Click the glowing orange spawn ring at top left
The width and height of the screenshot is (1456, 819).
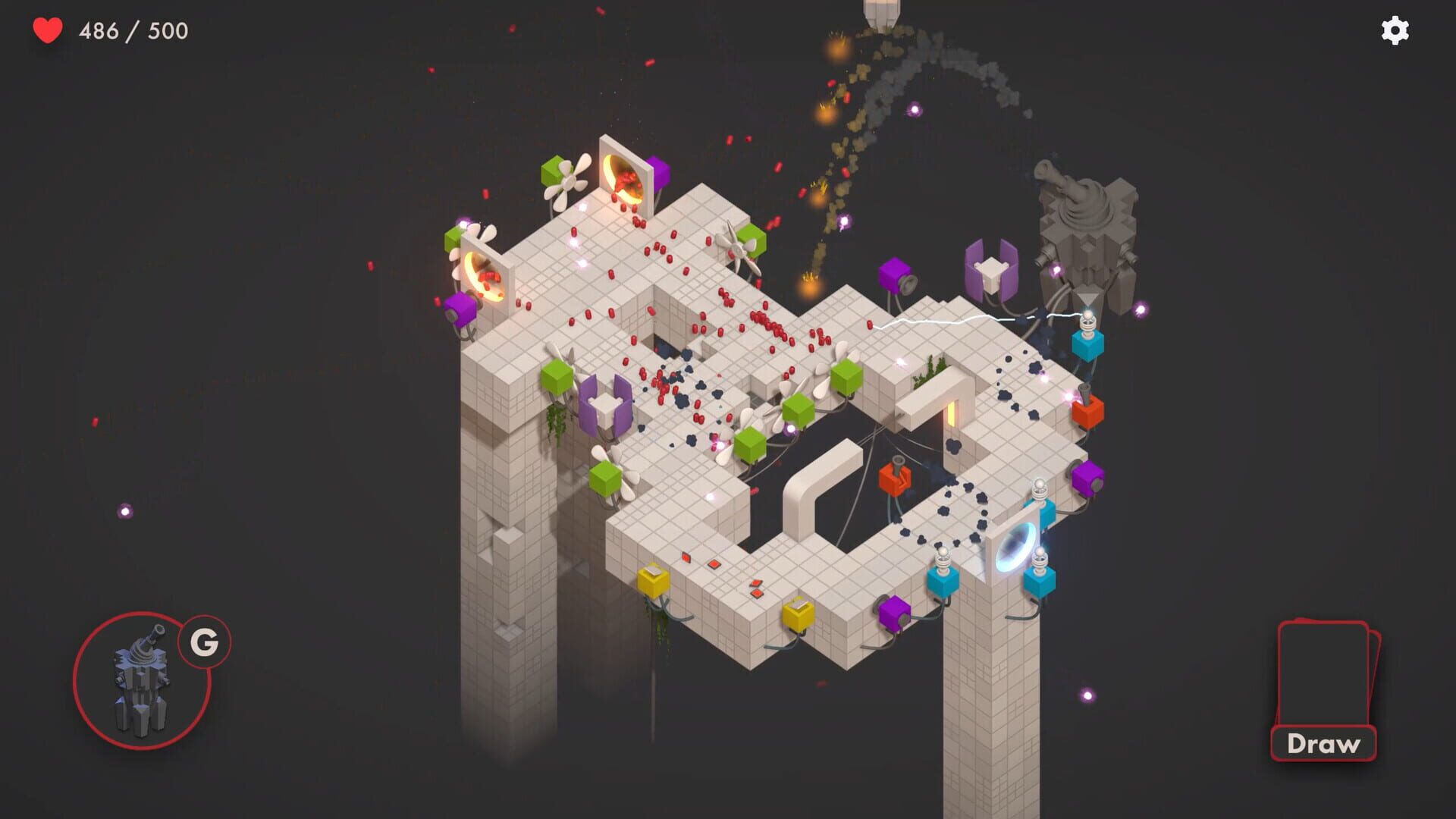tap(622, 178)
